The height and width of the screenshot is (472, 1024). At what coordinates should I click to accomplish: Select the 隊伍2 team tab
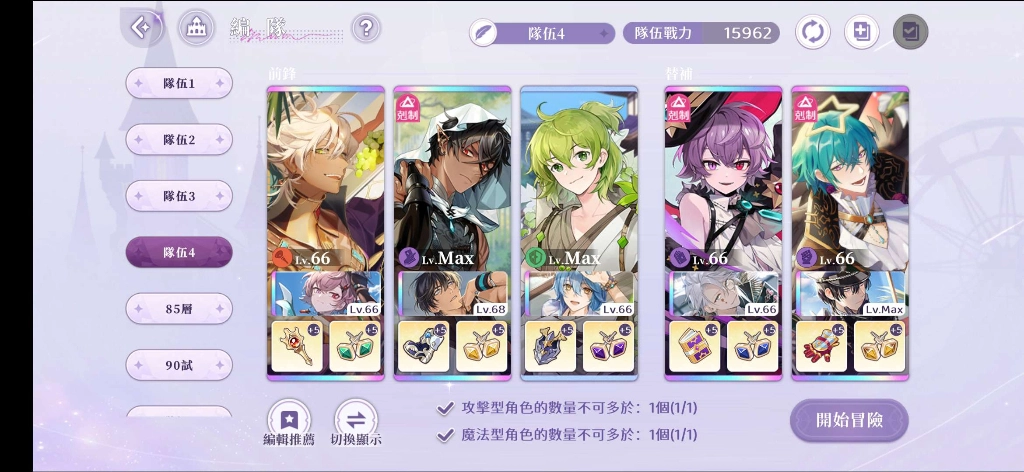(x=179, y=140)
